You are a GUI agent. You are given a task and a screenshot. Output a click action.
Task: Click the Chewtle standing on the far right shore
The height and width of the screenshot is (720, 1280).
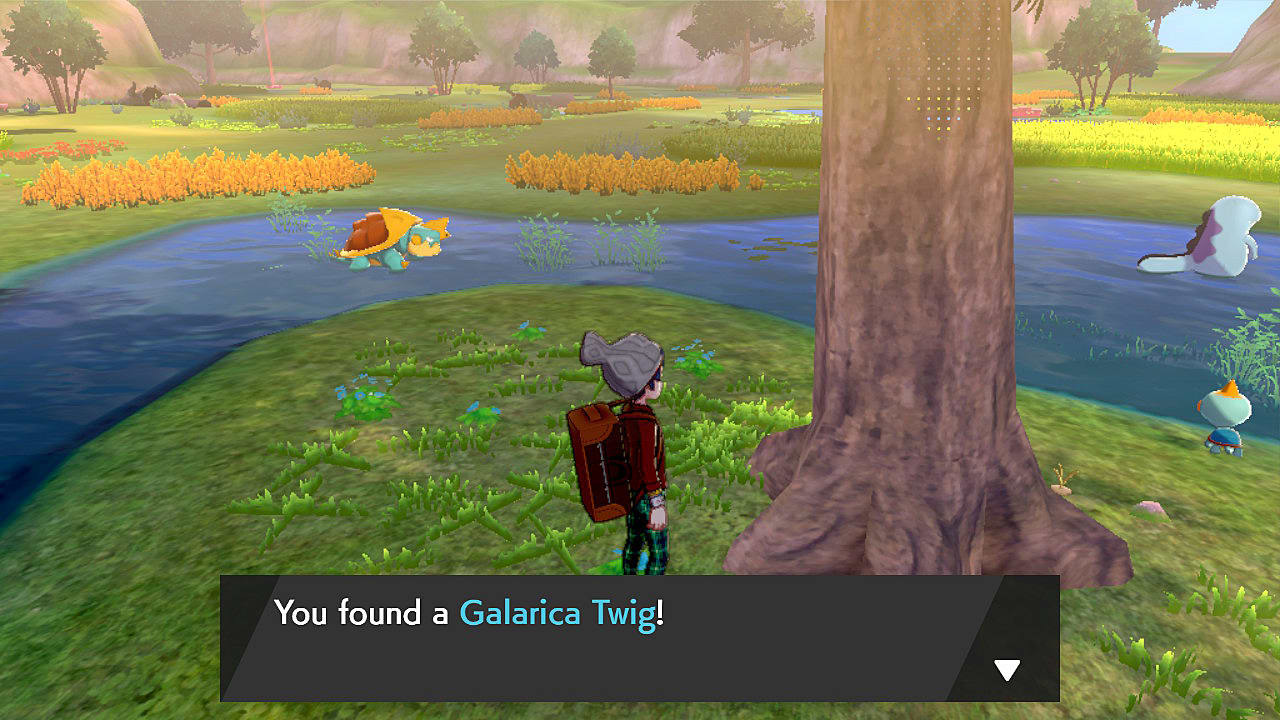[1227, 420]
